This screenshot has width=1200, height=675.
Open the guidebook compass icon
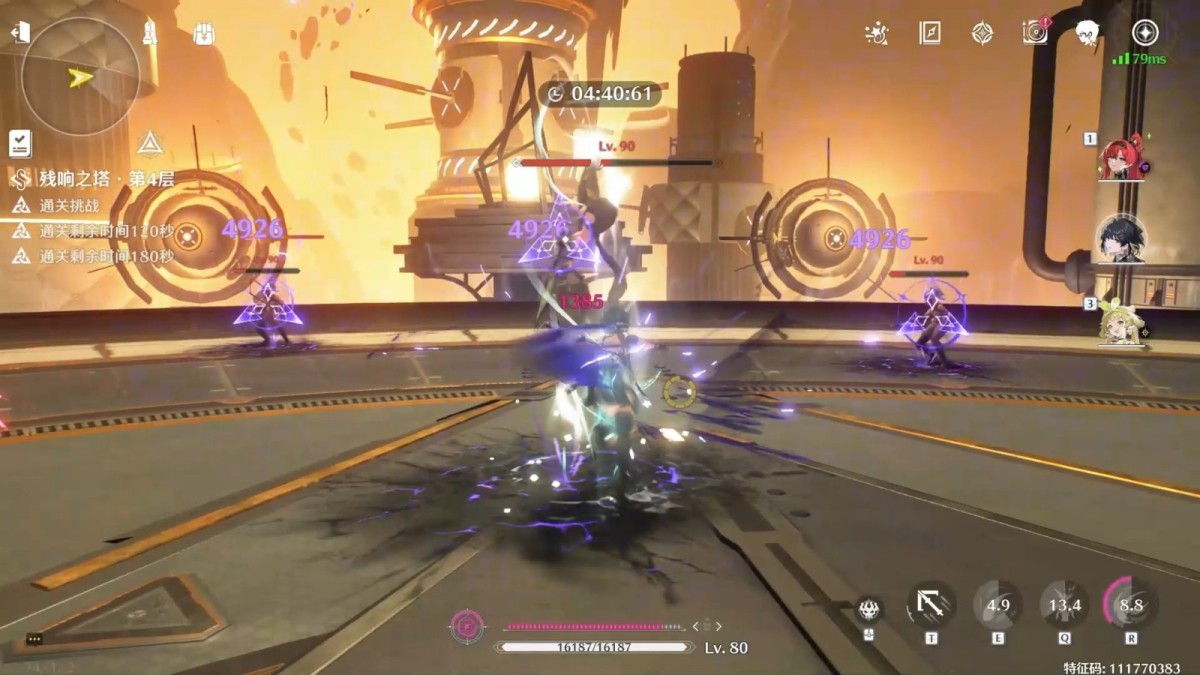coord(930,33)
